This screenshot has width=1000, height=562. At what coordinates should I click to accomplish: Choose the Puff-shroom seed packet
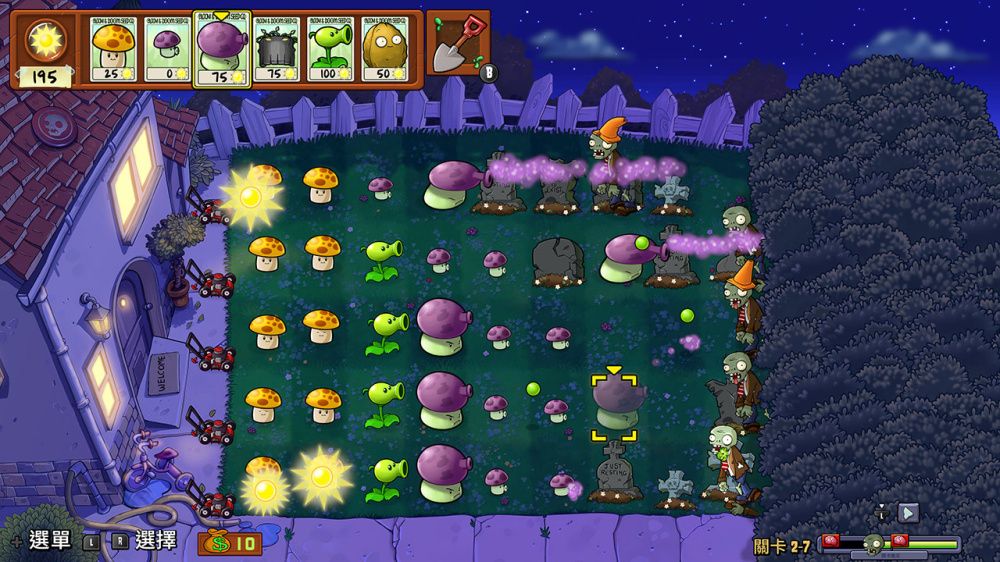coord(167,49)
